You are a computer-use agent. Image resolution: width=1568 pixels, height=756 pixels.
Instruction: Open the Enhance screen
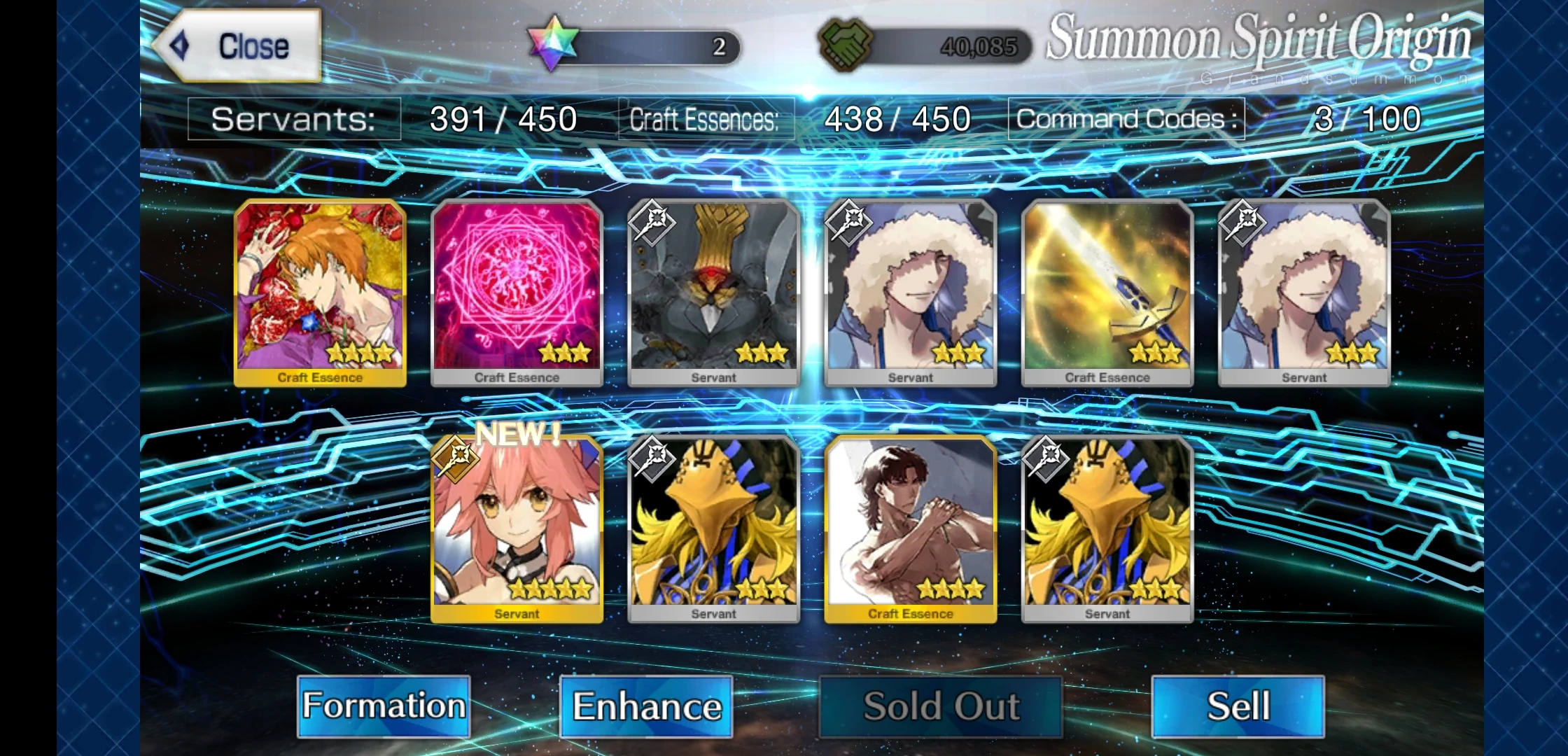(x=646, y=706)
